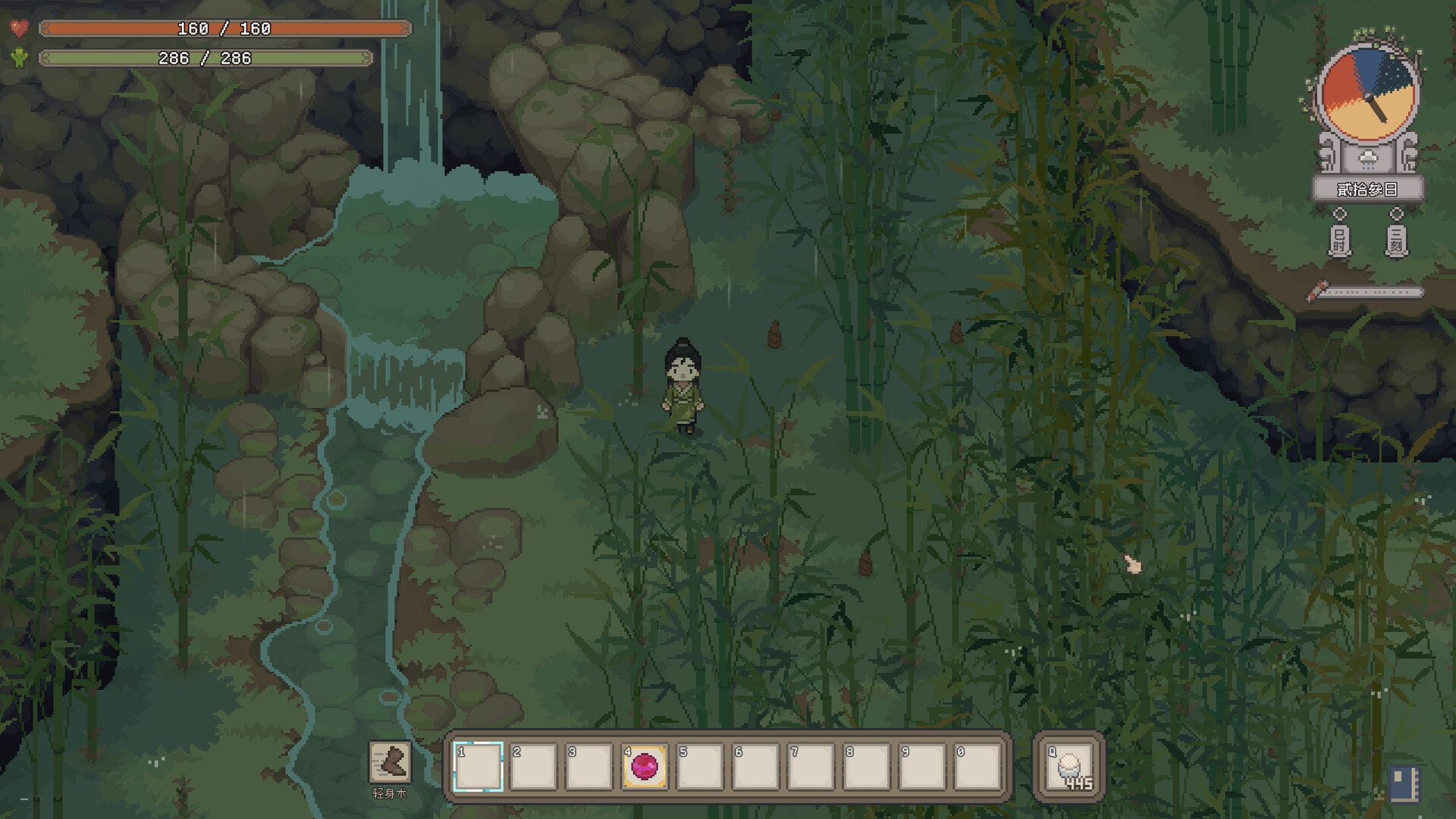Click the 巳时 stone tablet
1456x819 pixels.
pyautogui.click(x=1339, y=241)
